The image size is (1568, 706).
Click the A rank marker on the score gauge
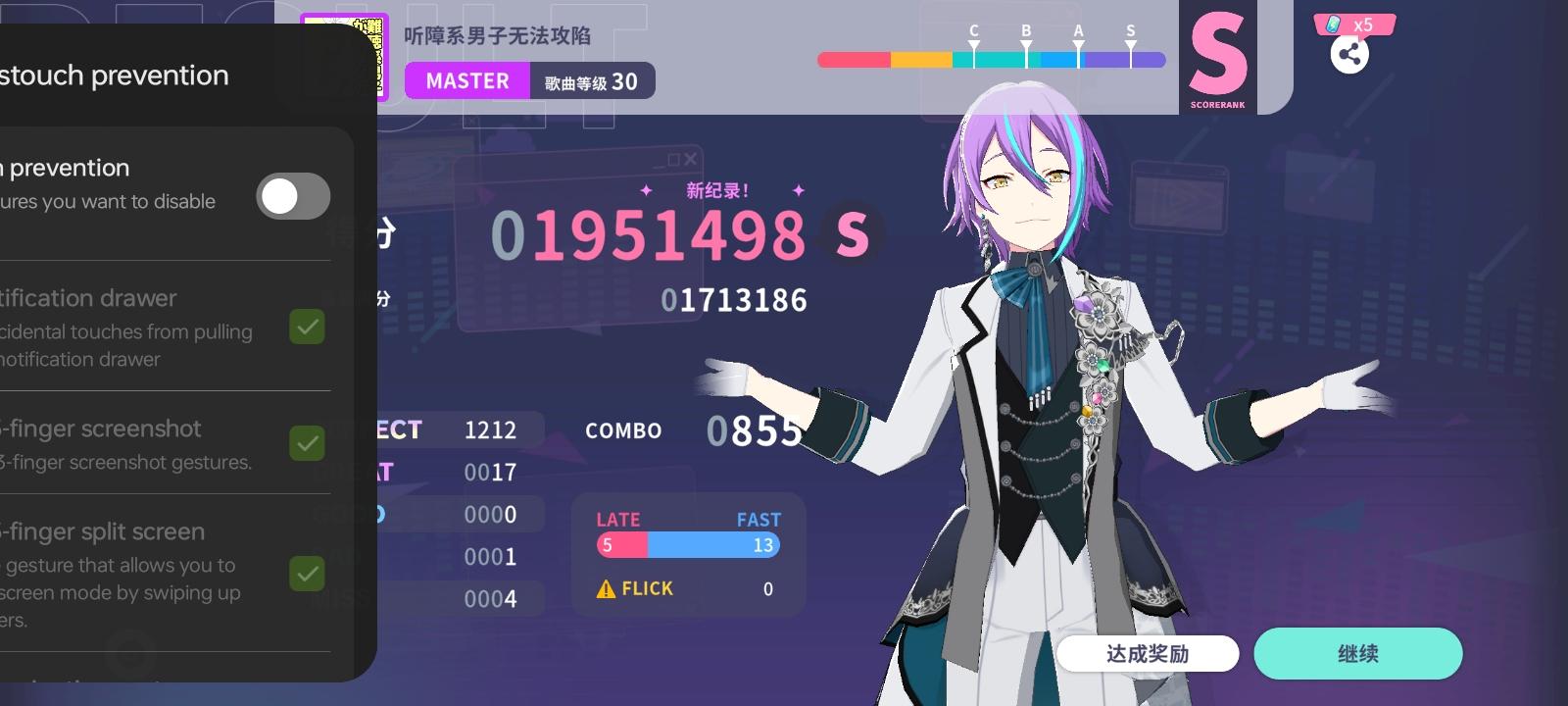pos(1078,42)
